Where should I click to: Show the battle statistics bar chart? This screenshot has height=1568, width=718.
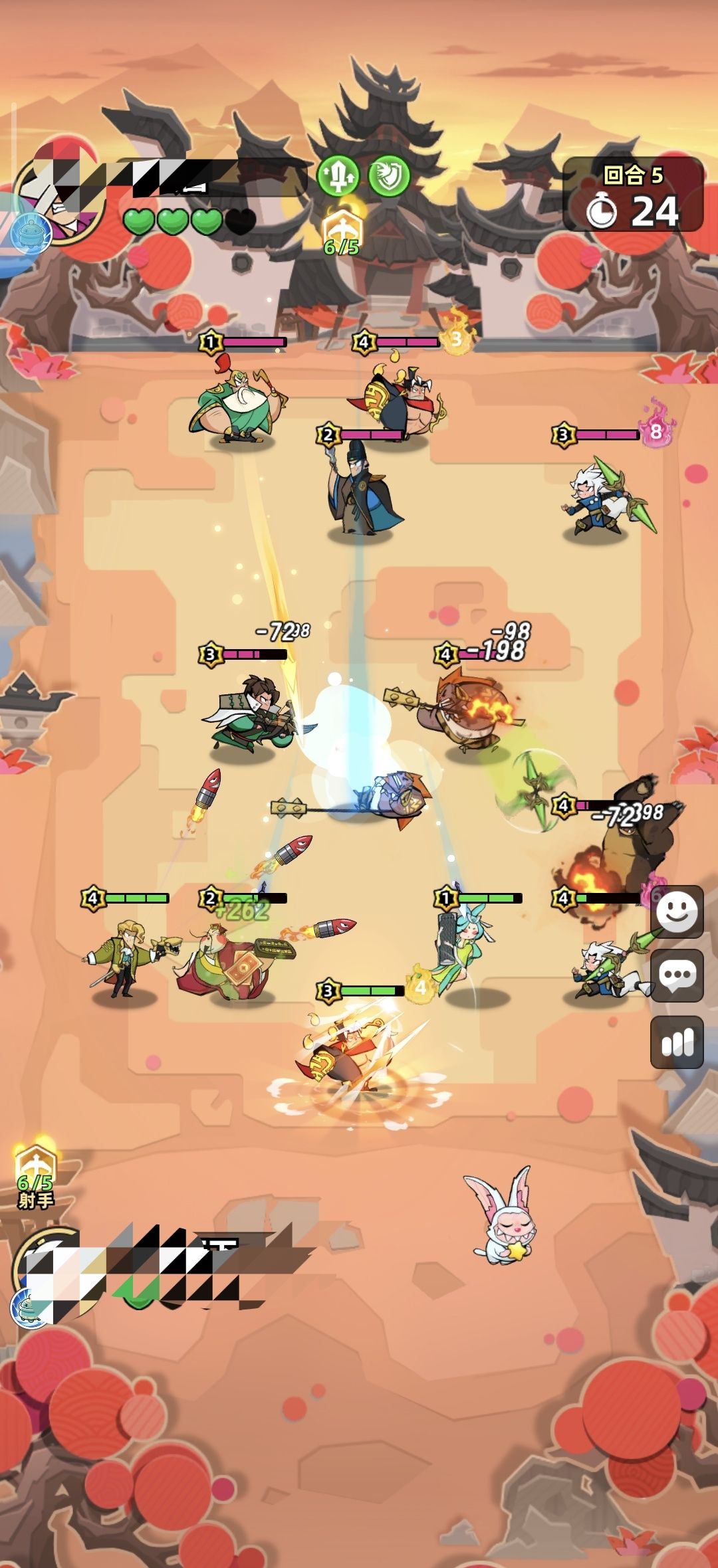[676, 1042]
